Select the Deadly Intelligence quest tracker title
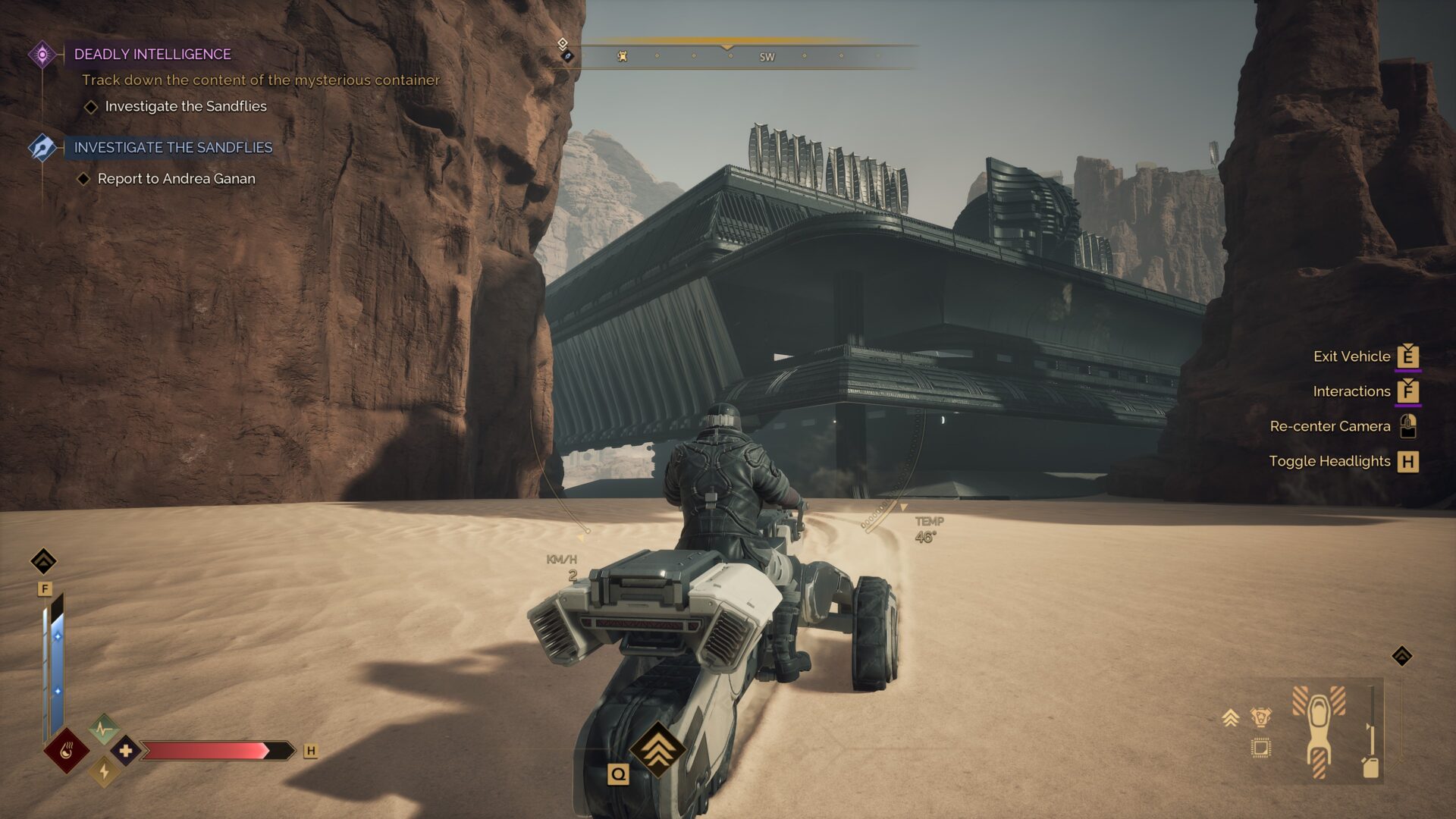 (152, 54)
